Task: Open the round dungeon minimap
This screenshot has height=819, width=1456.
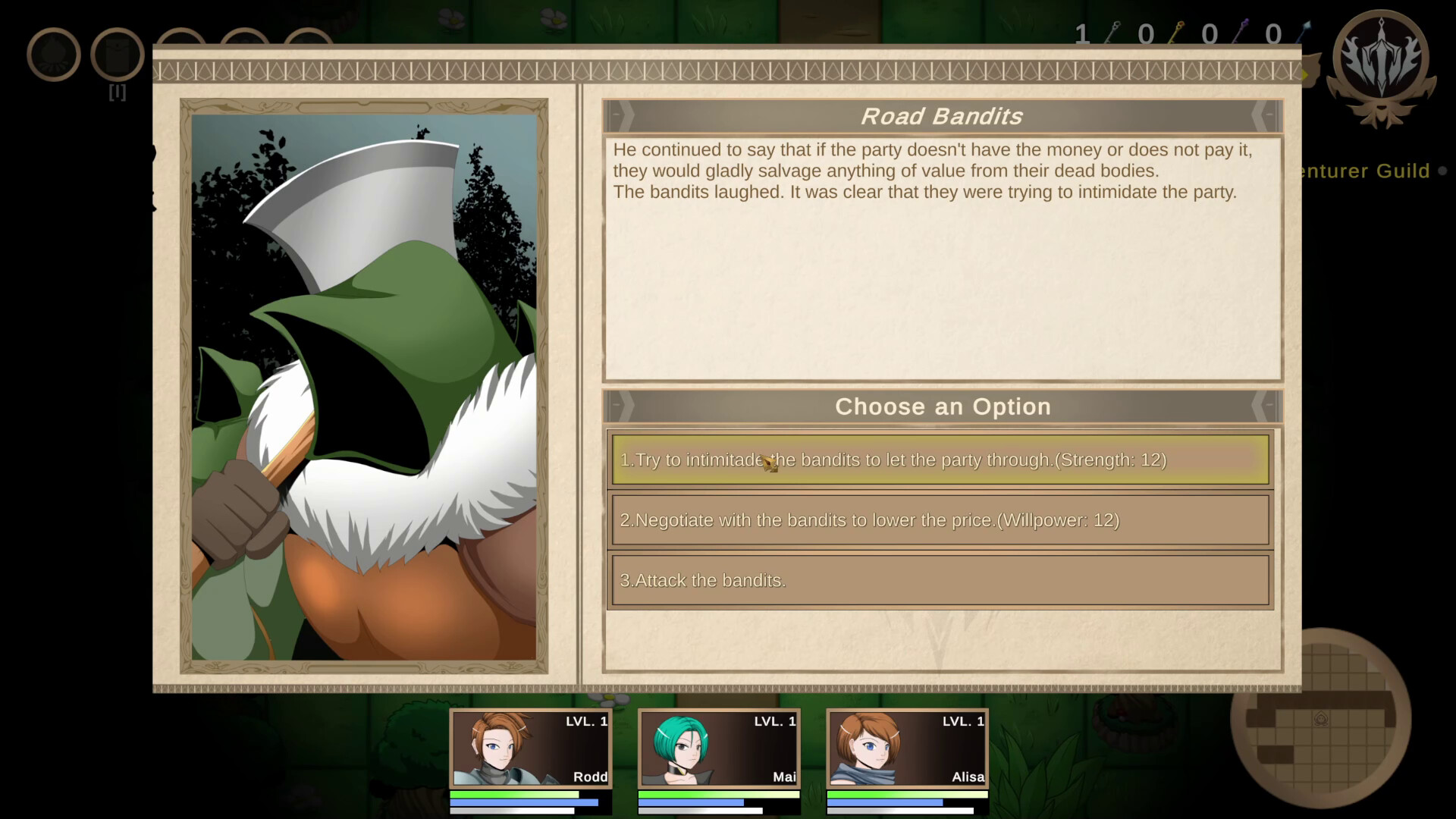Action: click(x=1319, y=718)
